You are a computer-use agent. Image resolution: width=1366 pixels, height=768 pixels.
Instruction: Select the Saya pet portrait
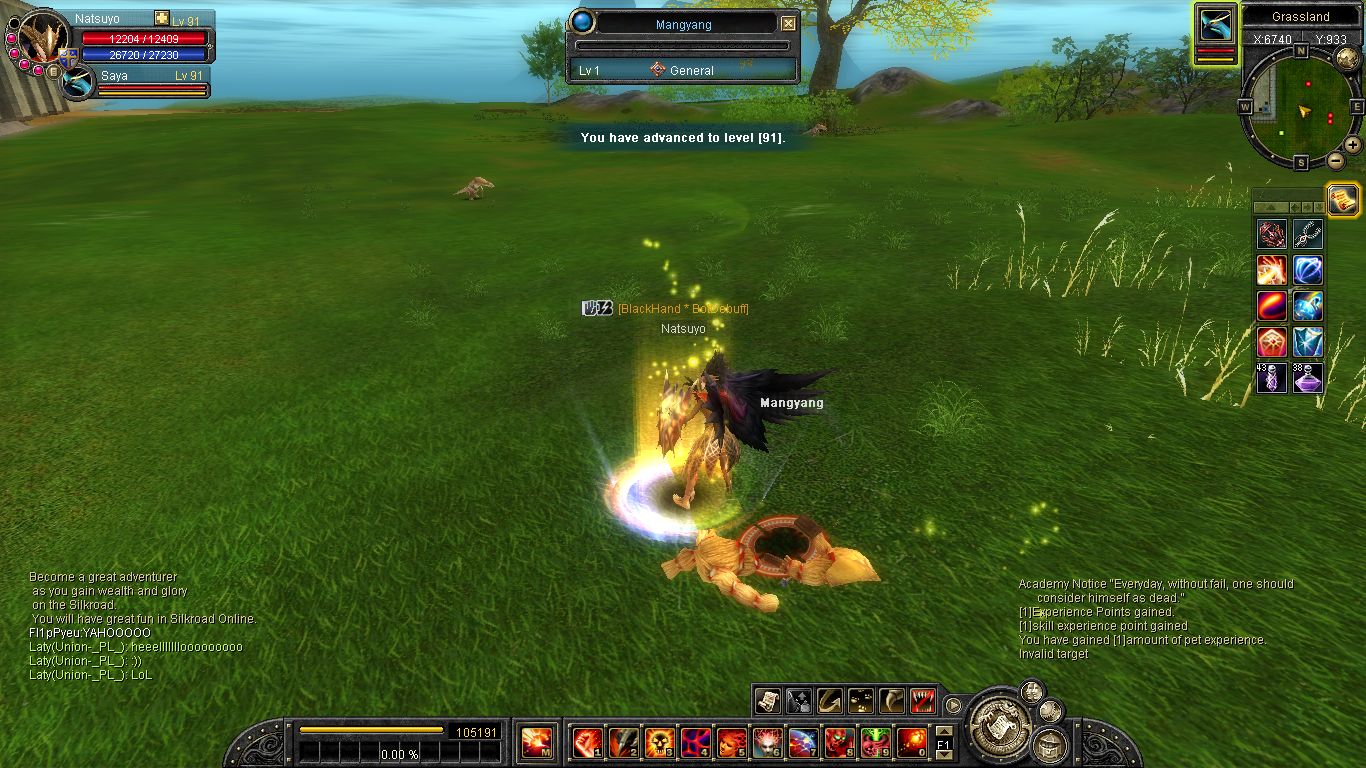(x=78, y=83)
